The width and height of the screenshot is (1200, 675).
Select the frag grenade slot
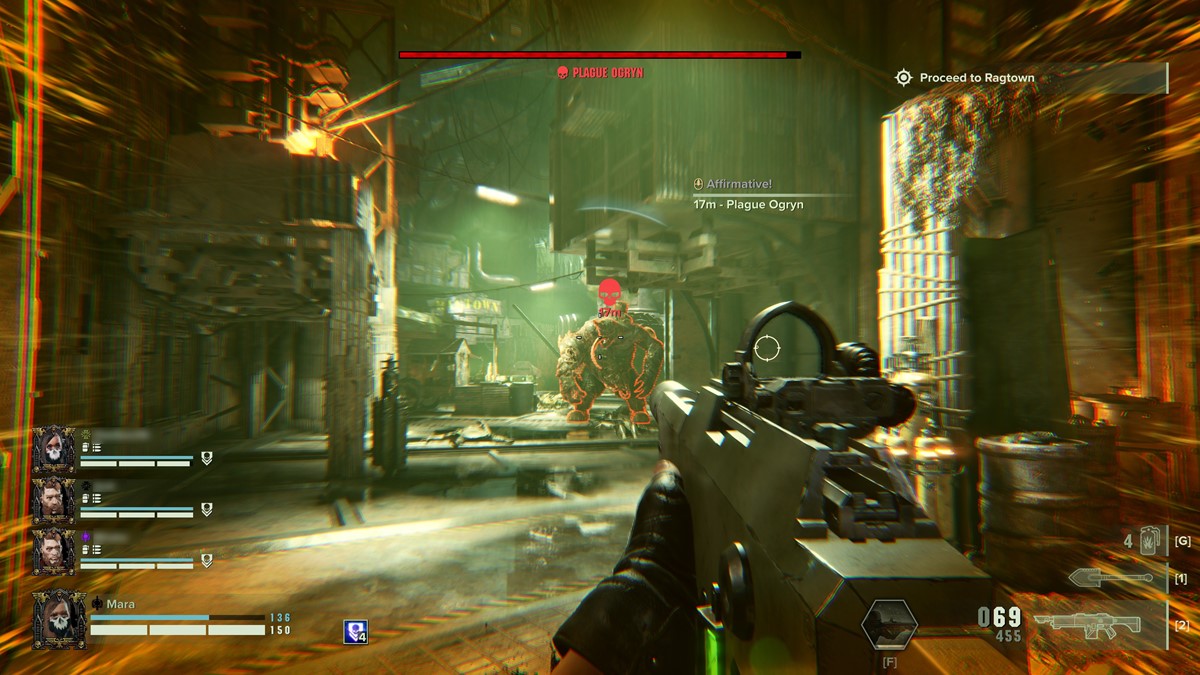(x=1150, y=541)
